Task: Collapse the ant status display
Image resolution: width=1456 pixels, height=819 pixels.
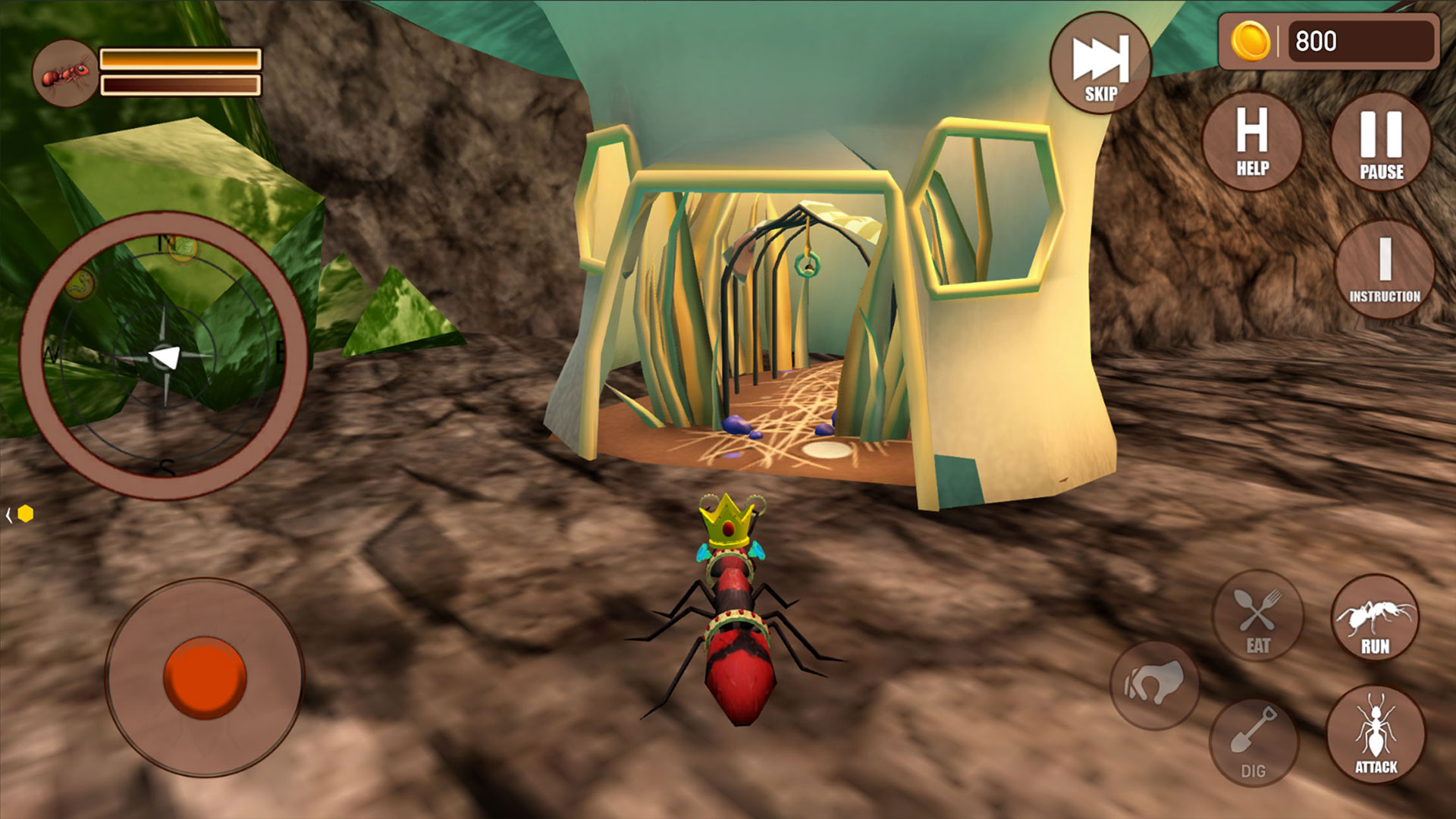Action: pos(67,72)
